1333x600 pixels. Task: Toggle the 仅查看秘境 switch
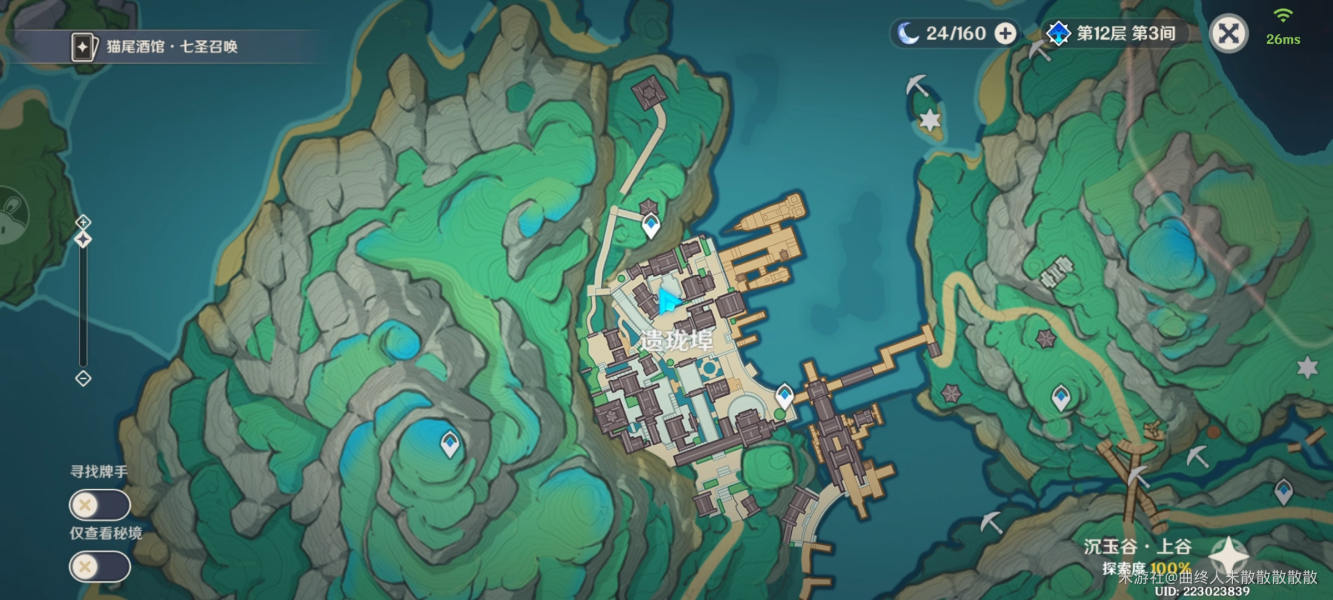click(99, 567)
